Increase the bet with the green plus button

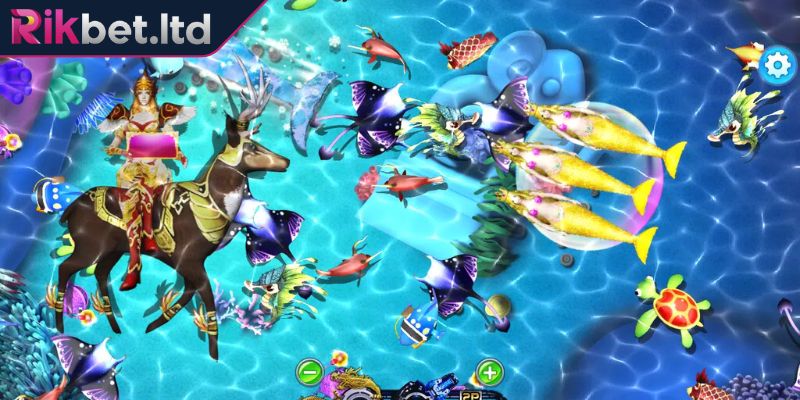(488, 372)
